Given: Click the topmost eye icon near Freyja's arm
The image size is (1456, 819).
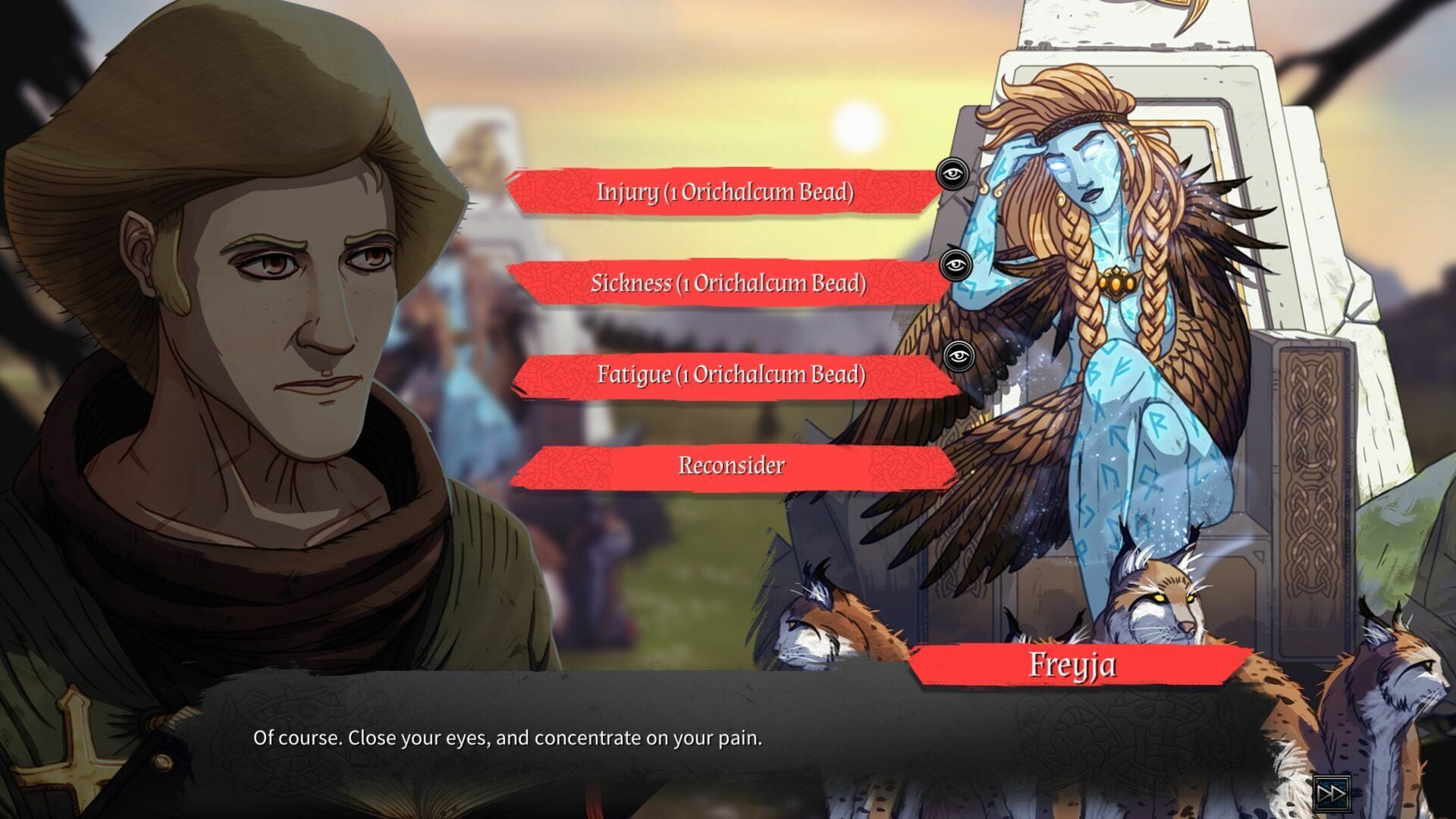Looking at the screenshot, I should pyautogui.click(x=954, y=174).
